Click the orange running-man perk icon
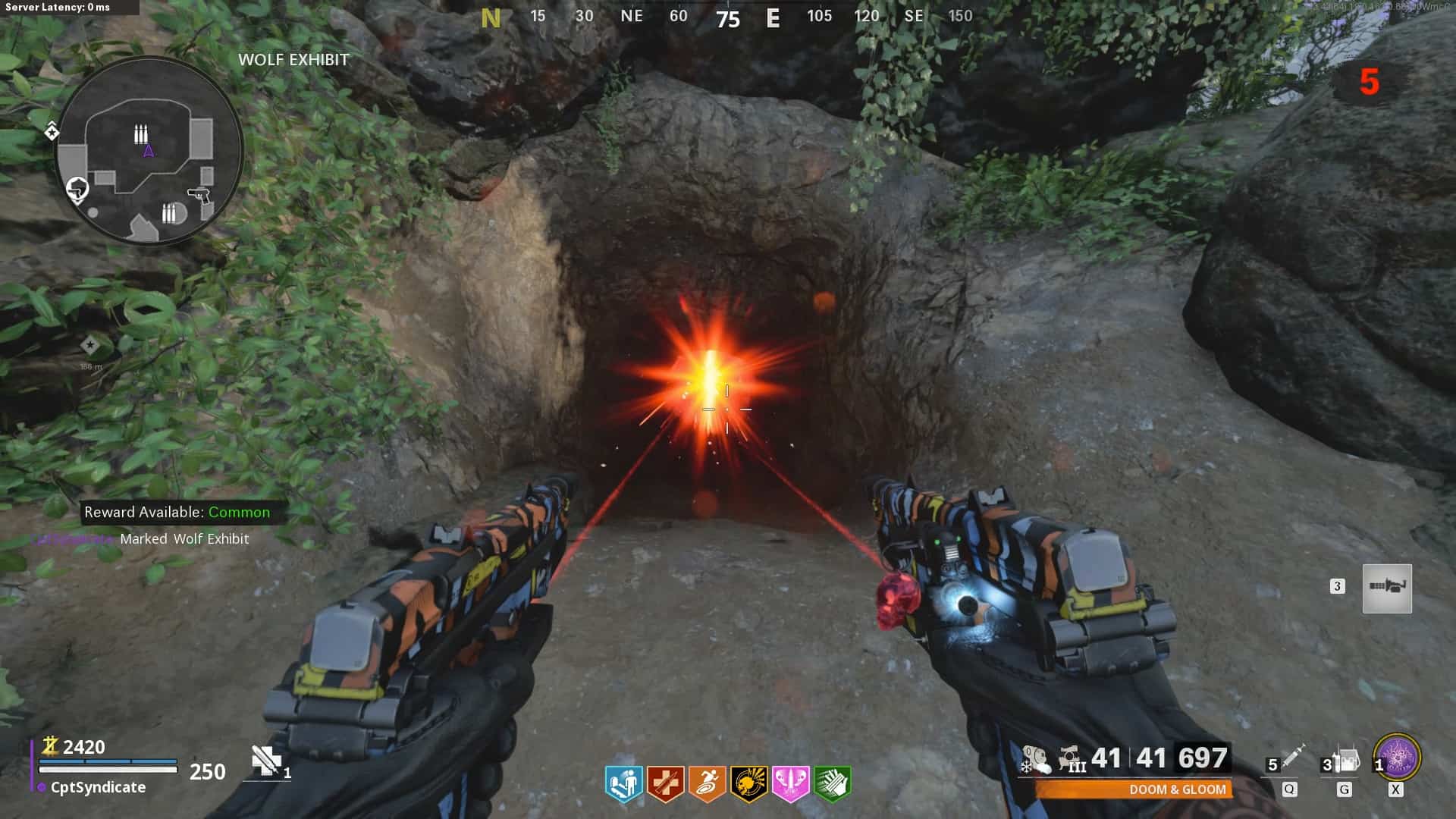The width and height of the screenshot is (1456, 819). 707,784
